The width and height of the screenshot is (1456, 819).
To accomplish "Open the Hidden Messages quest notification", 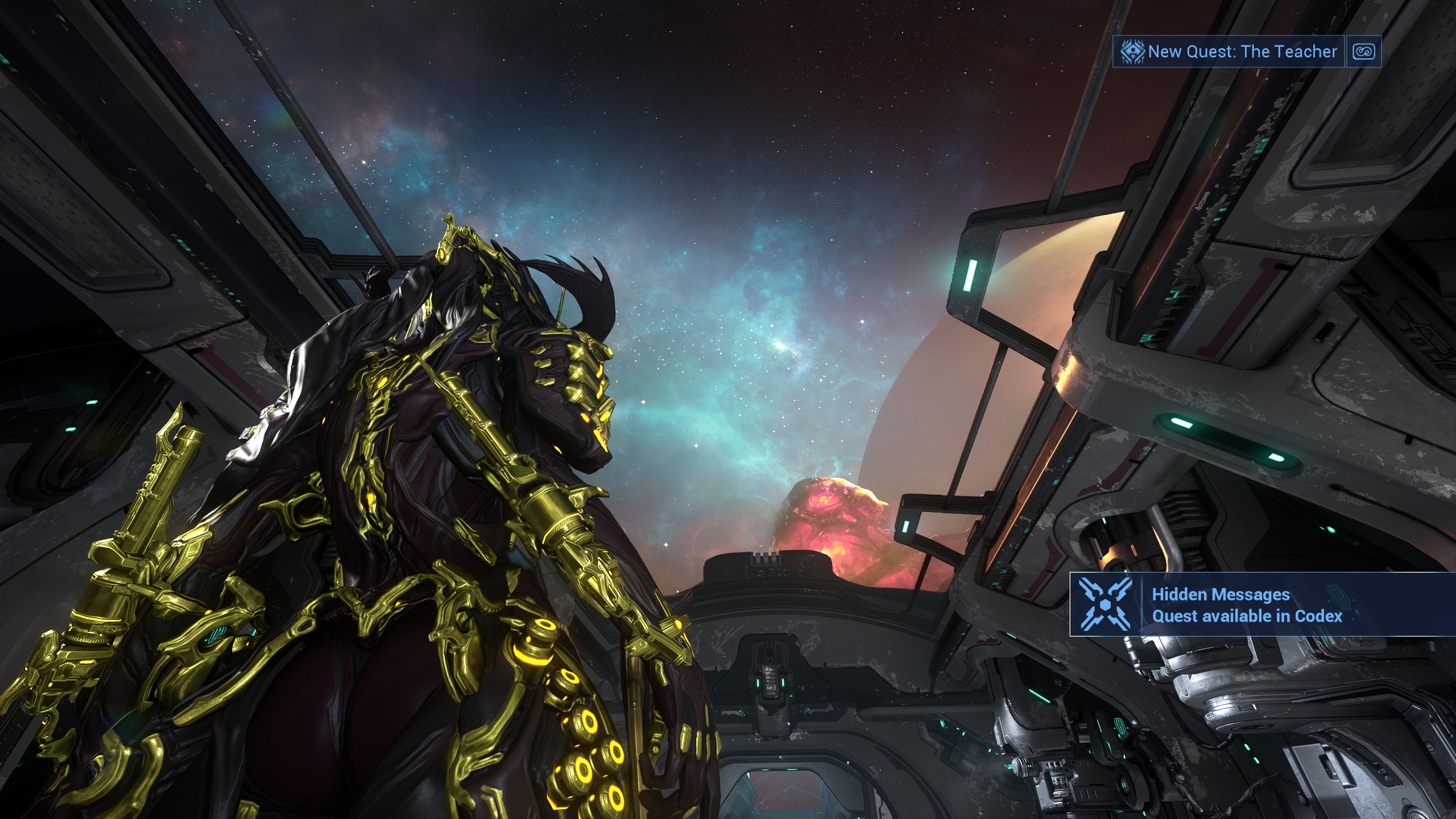I will pyautogui.click(x=1246, y=605).
